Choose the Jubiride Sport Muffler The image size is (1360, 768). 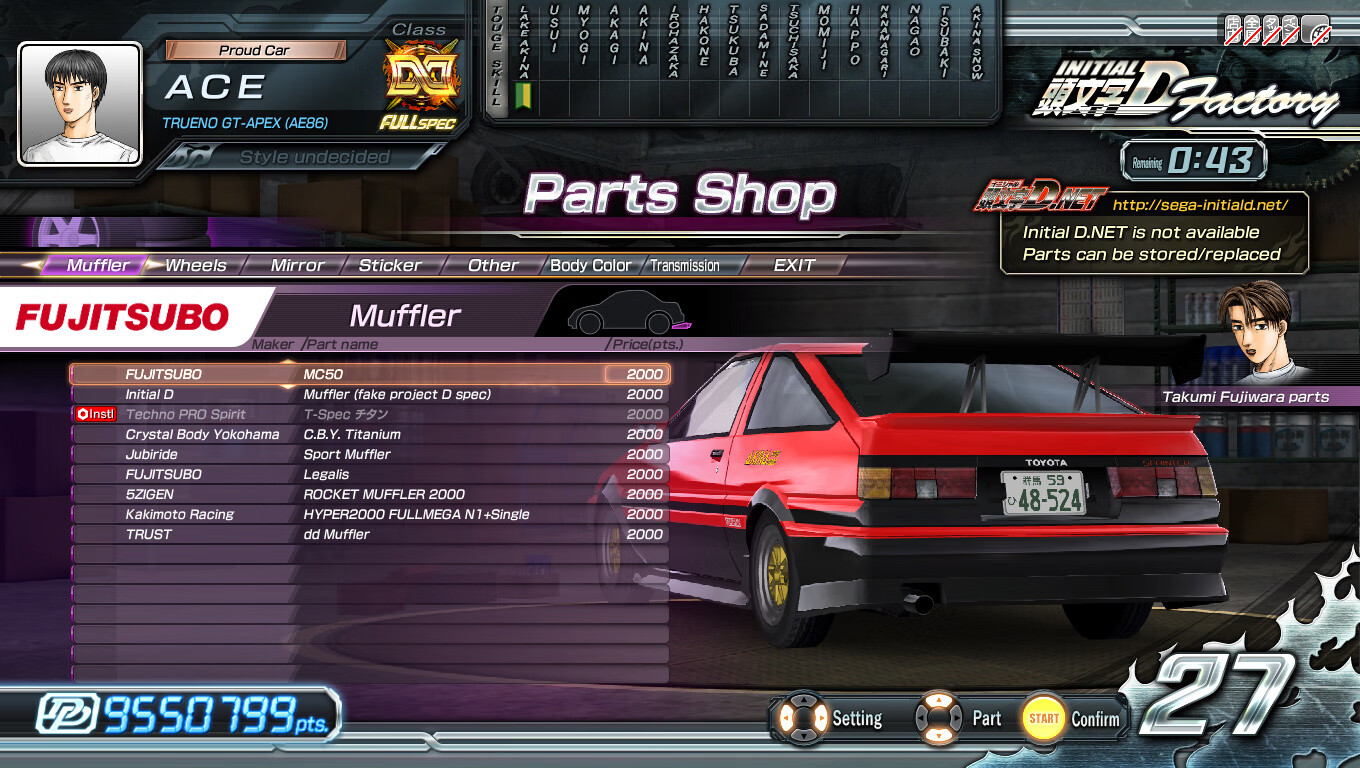point(370,454)
